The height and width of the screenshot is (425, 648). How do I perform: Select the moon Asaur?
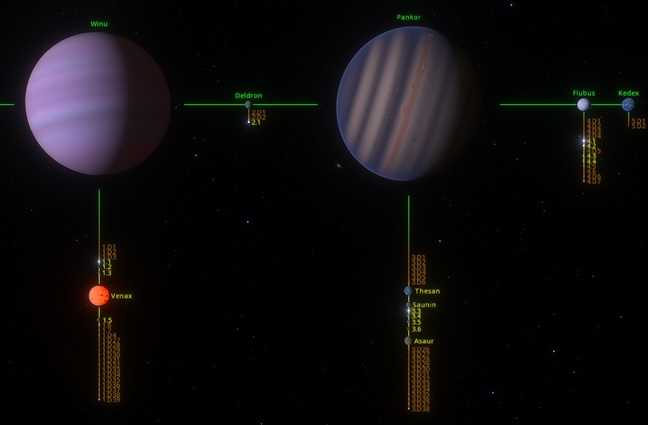pos(408,341)
